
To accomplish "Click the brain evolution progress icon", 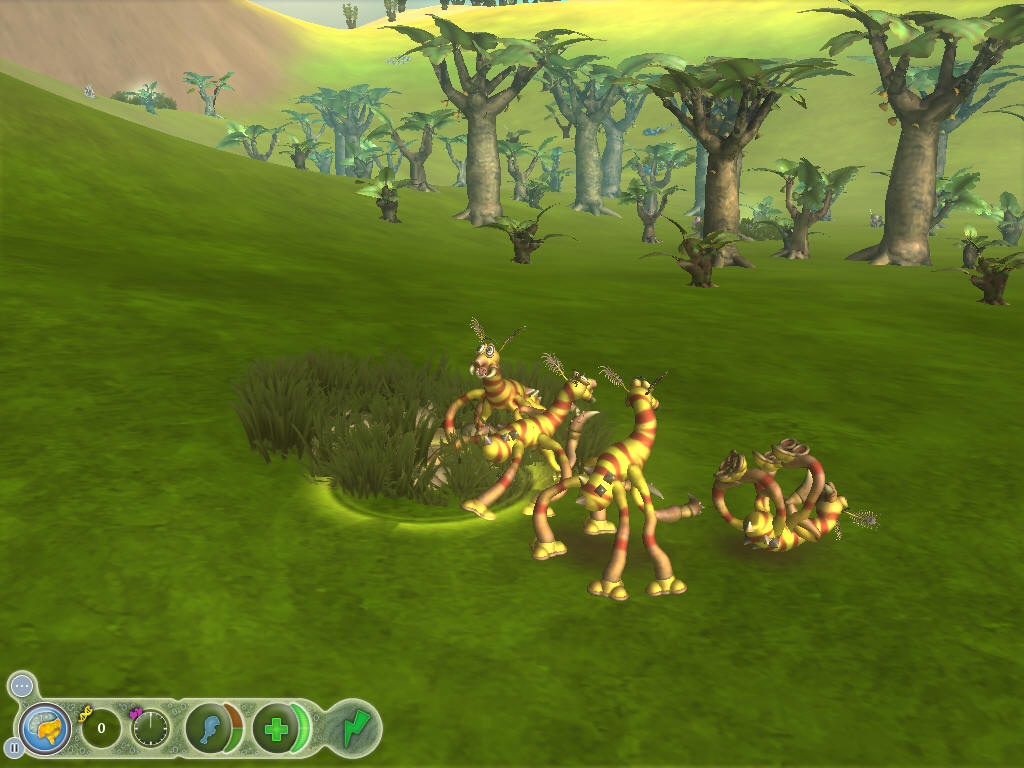I will (x=46, y=728).
